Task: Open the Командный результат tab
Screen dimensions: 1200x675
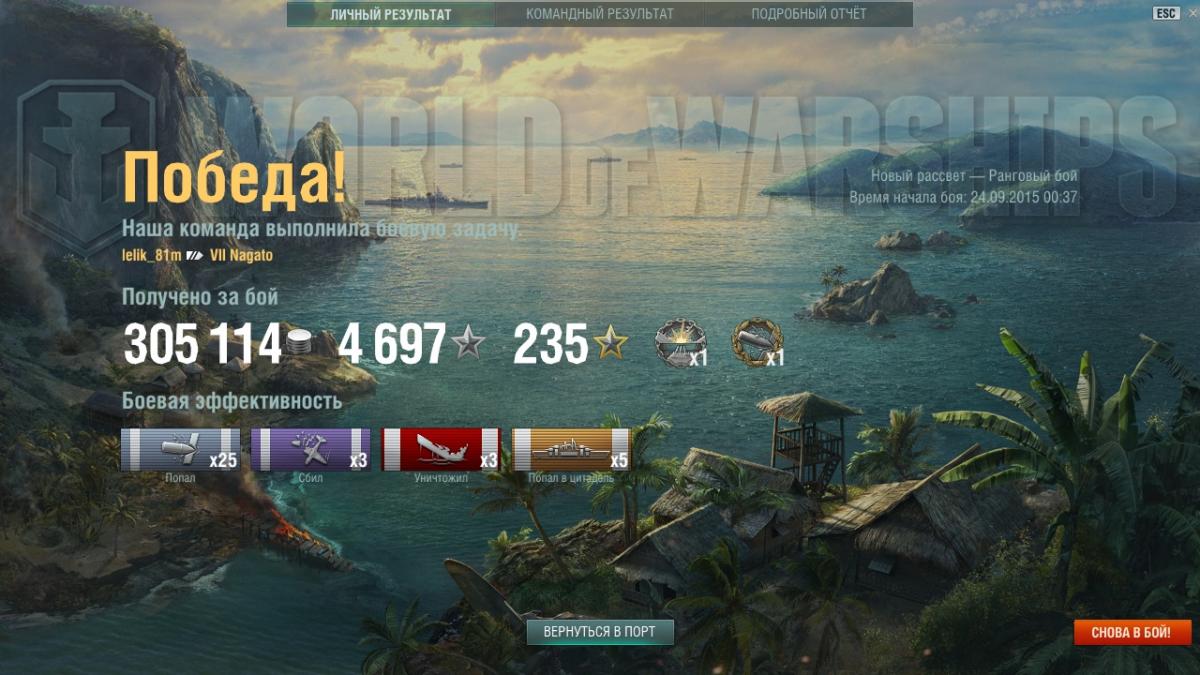Action: click(x=599, y=14)
